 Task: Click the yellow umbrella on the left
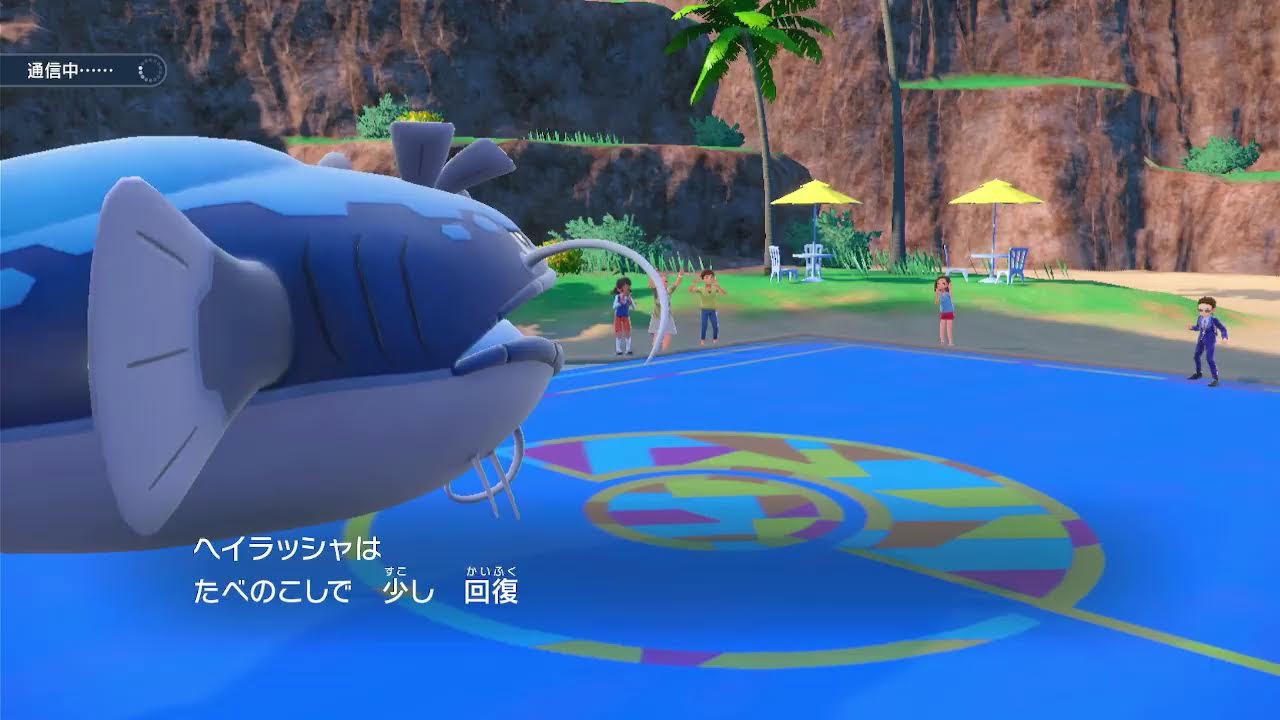coord(815,195)
